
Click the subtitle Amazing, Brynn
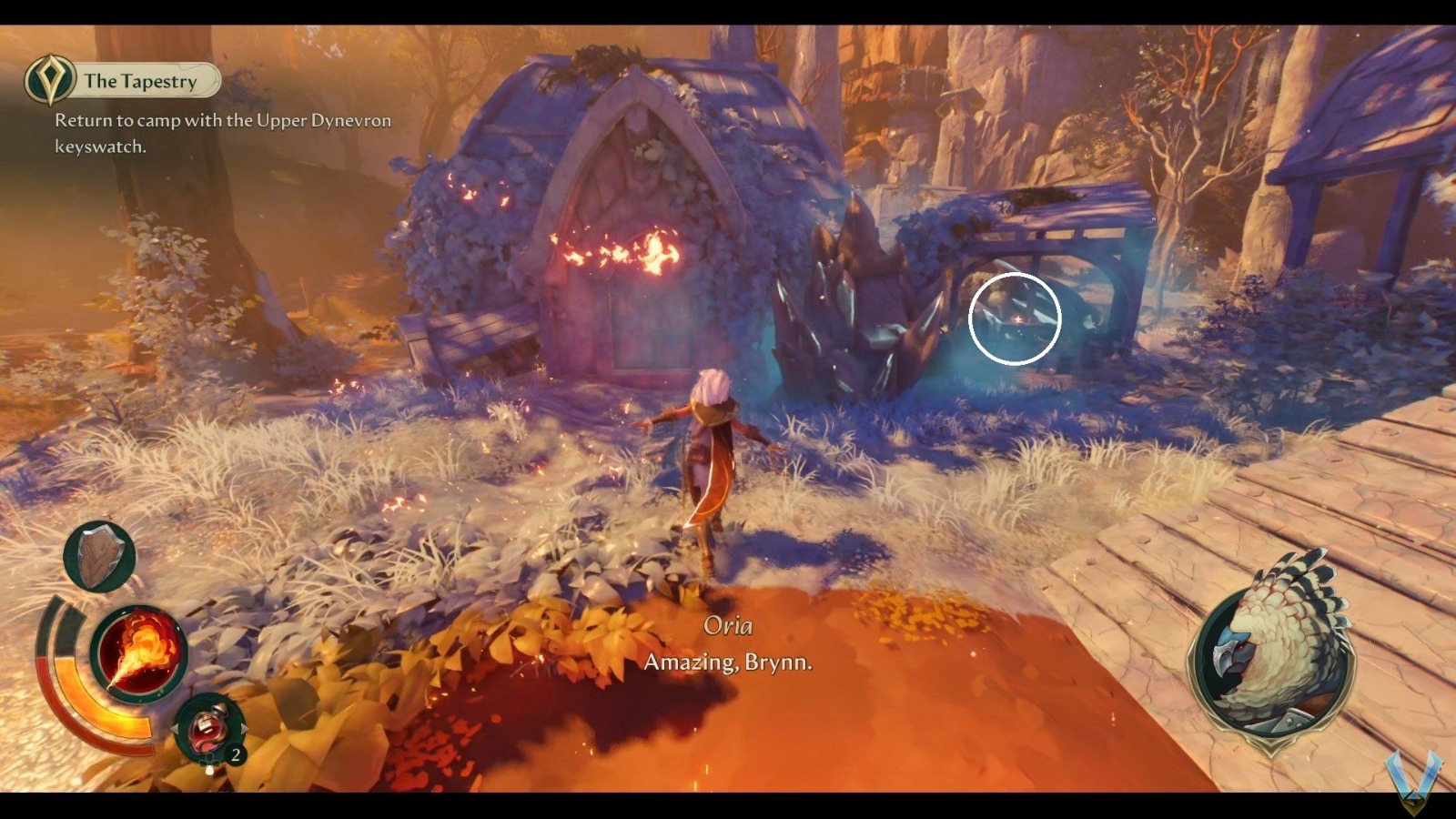726,663
